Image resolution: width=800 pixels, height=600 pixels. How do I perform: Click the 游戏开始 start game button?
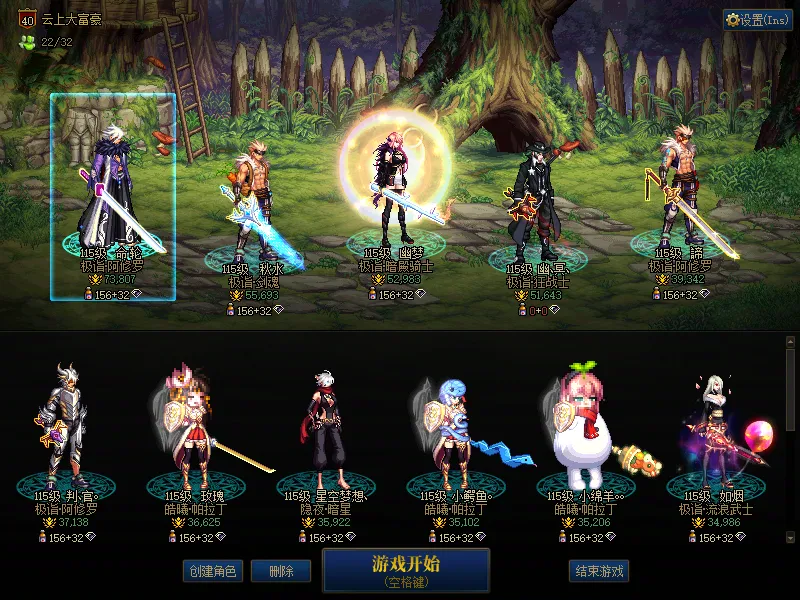coord(406,569)
